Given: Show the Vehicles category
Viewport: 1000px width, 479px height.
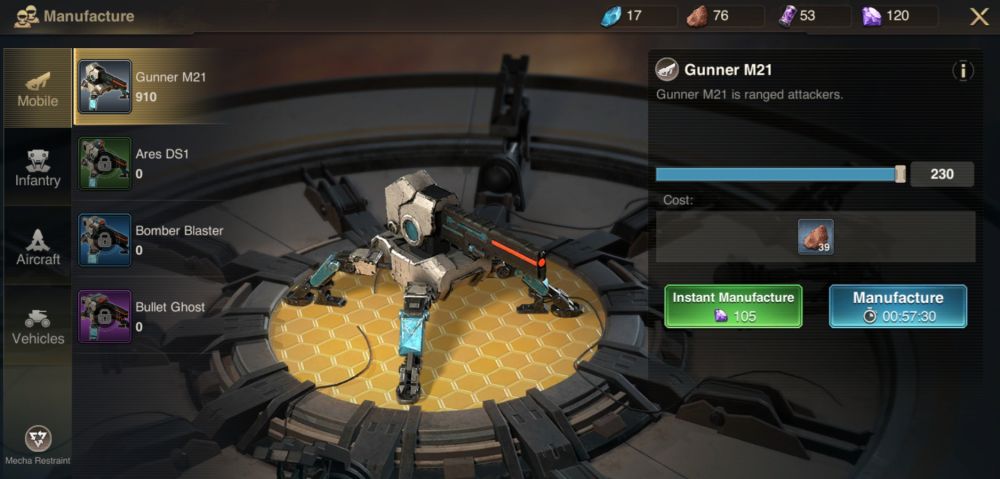Looking at the screenshot, I should coord(37,325).
